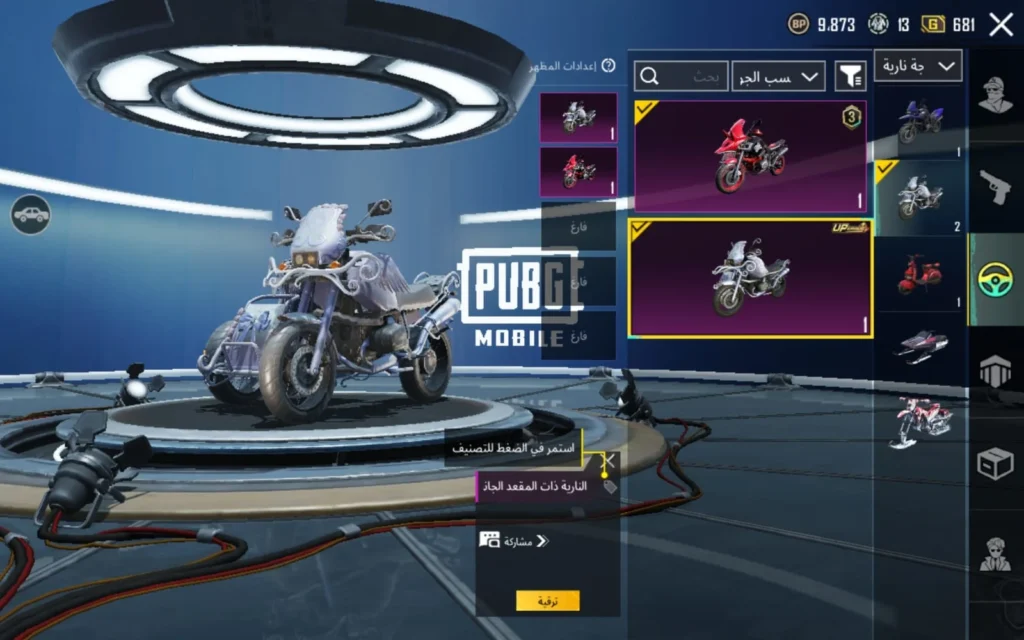
Task: Select the red motorcycle skin card
Action: click(750, 155)
